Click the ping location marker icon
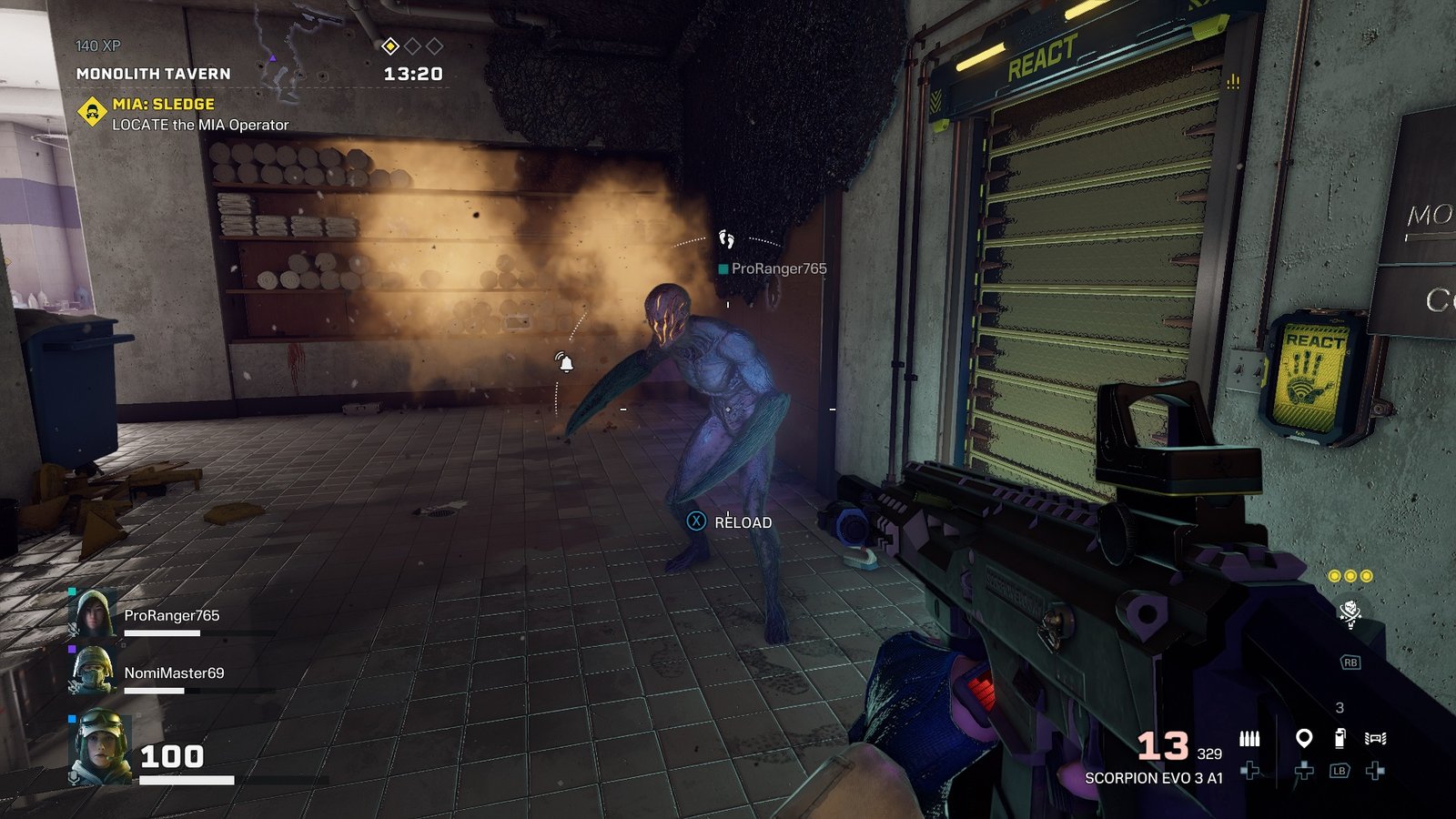 1304,738
